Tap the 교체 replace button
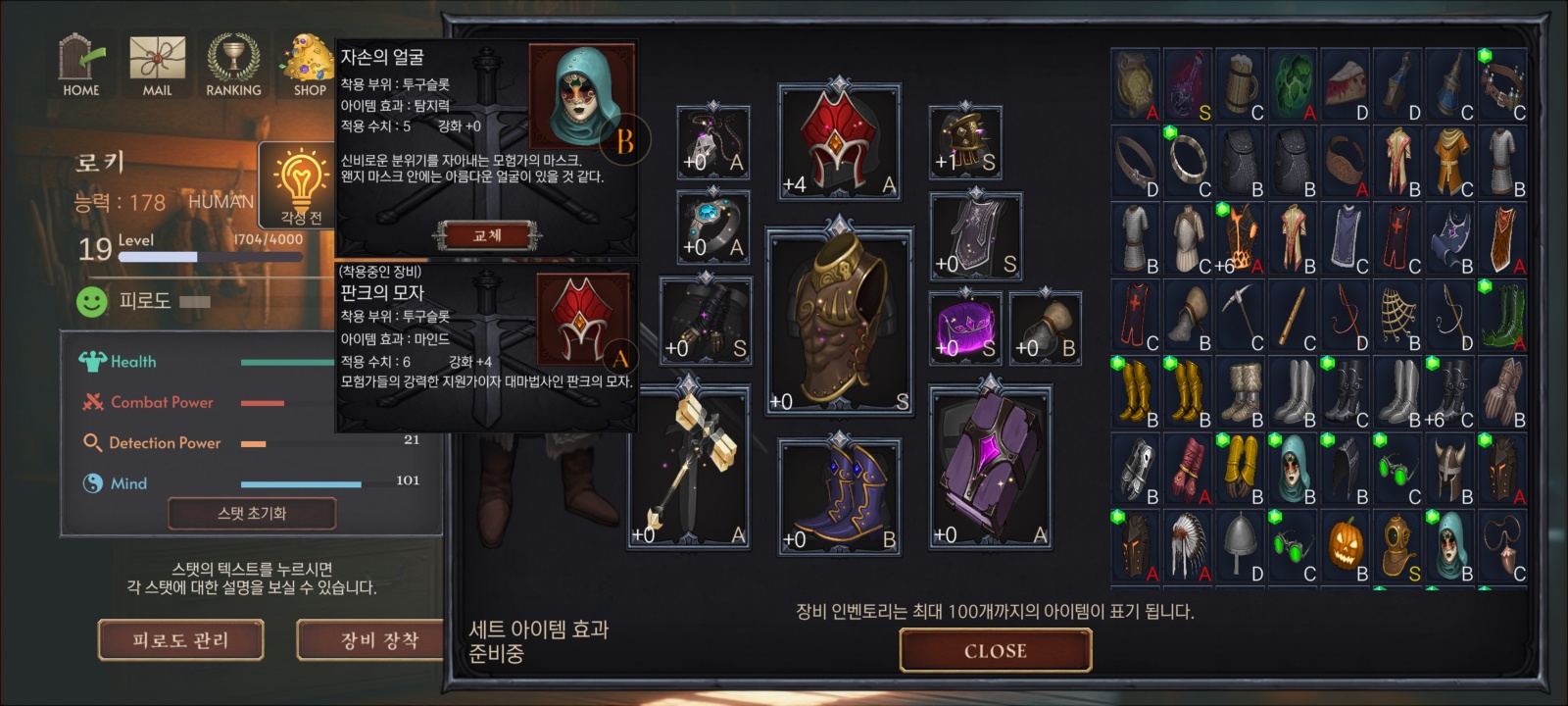 point(487,235)
